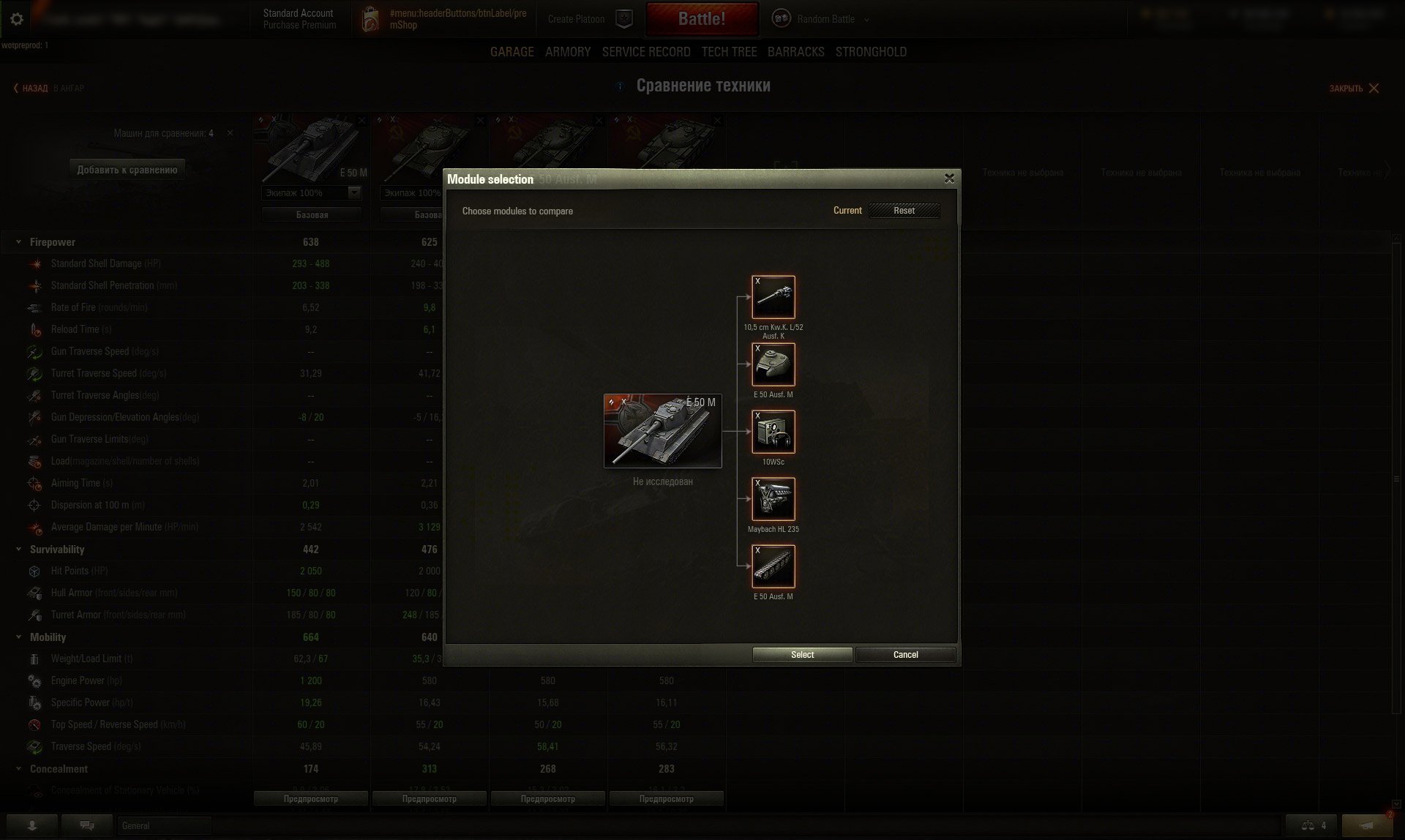Switch to the Tech Tree tab
Image resolution: width=1405 pixels, height=840 pixels.
click(x=729, y=52)
